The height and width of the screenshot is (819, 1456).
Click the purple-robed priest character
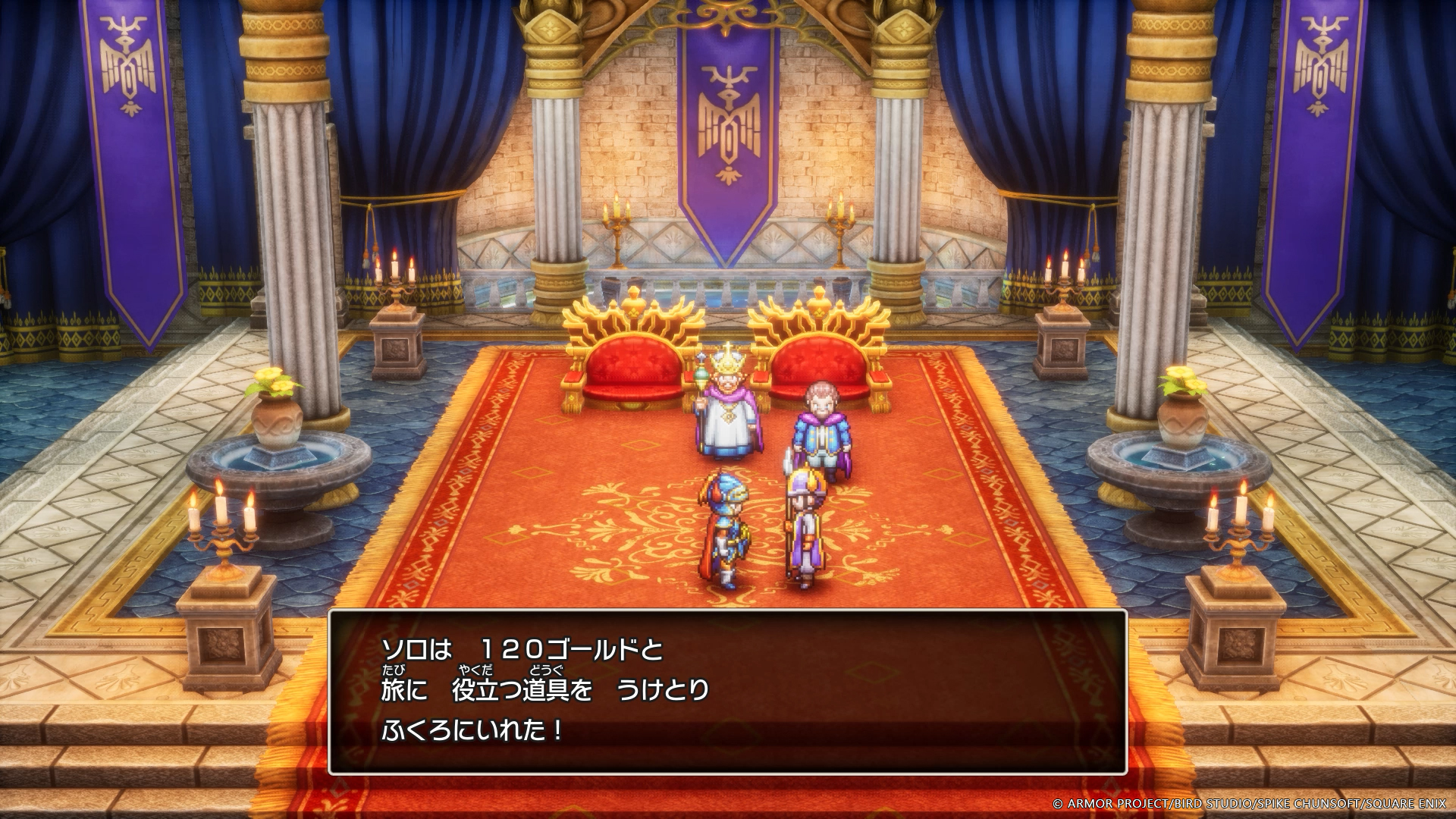[804, 531]
